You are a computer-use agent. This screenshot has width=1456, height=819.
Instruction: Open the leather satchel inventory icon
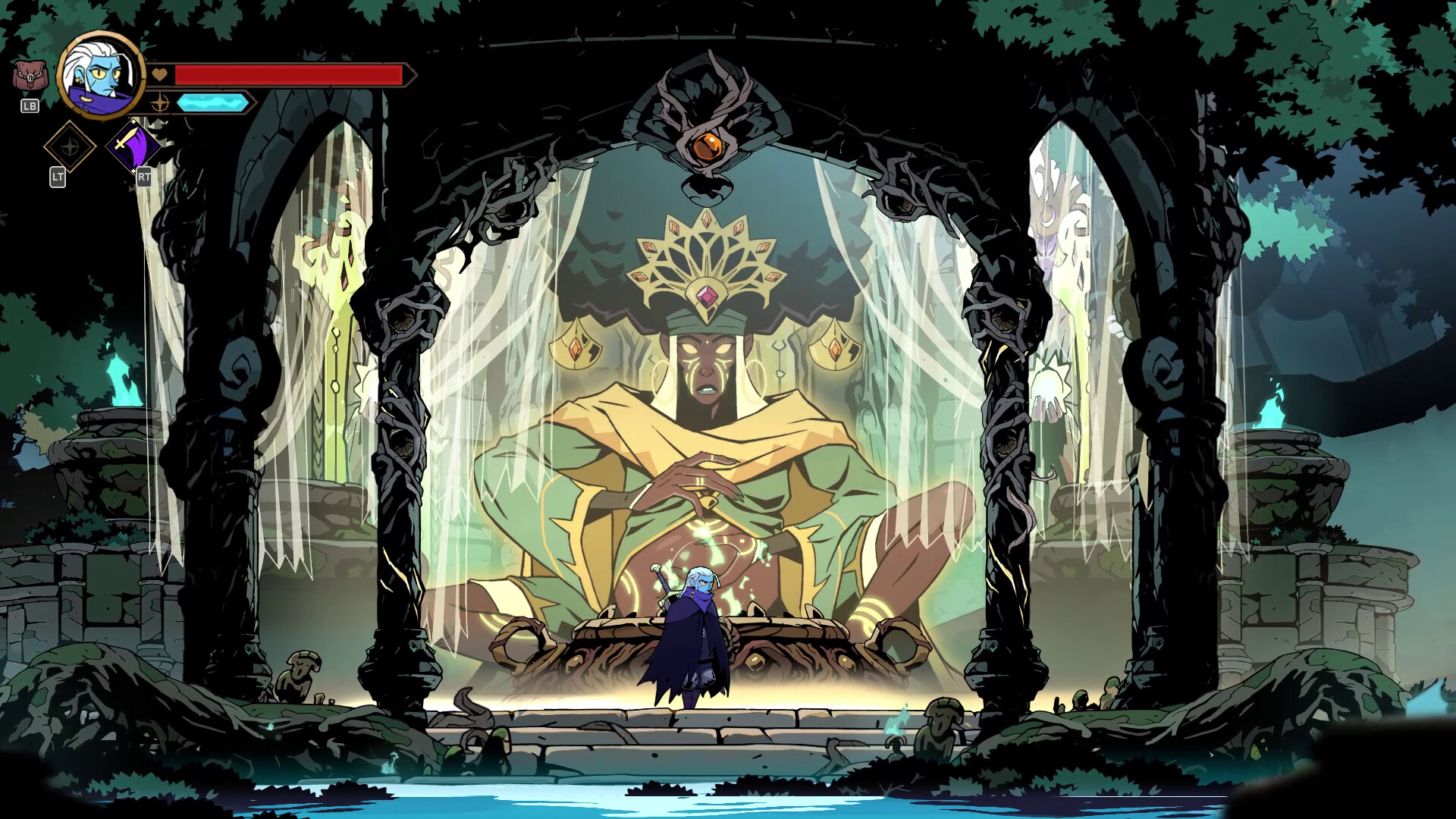[29, 77]
